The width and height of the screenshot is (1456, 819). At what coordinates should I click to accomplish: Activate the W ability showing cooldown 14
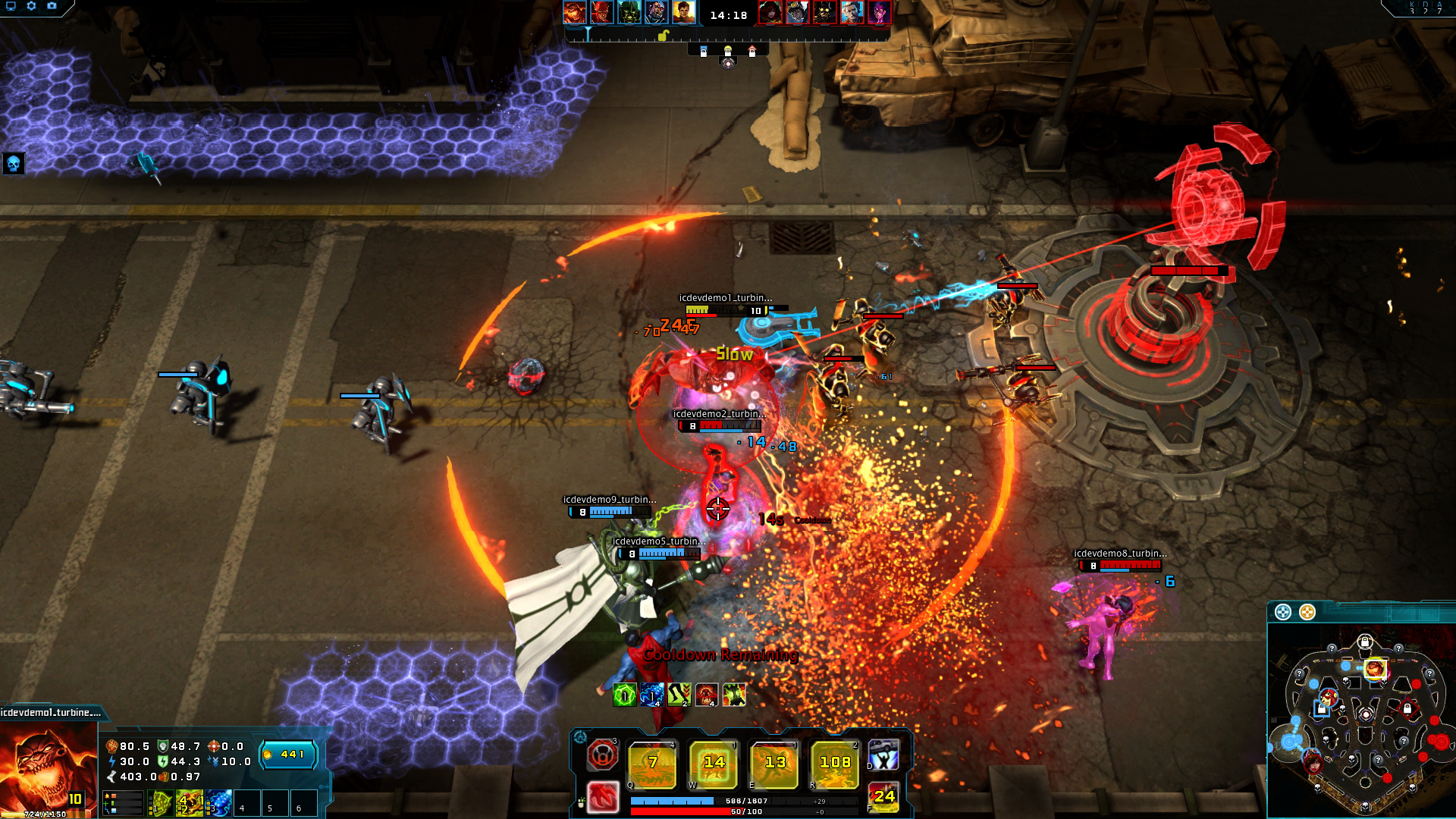pos(713,764)
